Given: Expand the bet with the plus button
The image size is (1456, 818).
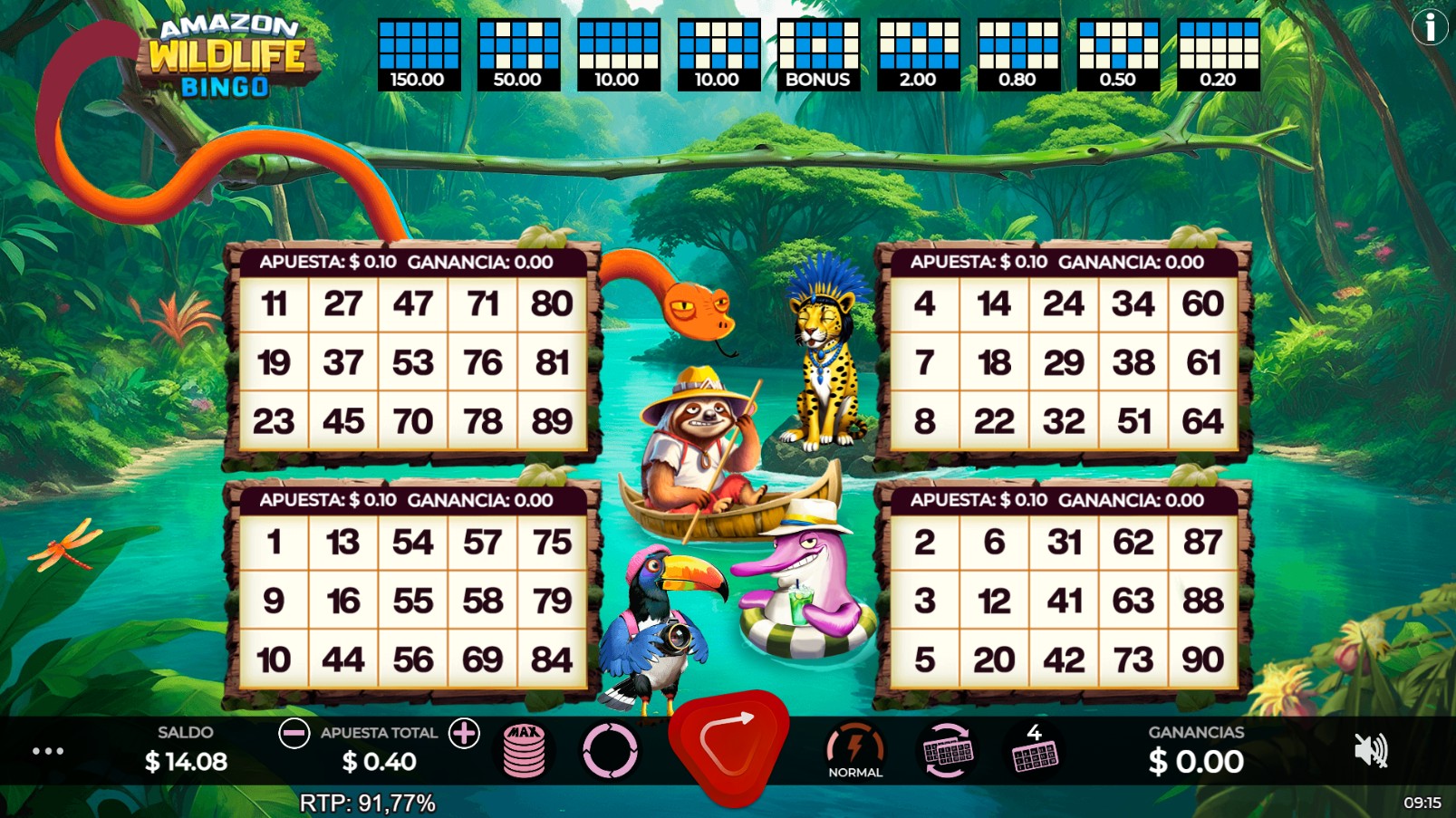Looking at the screenshot, I should (463, 734).
